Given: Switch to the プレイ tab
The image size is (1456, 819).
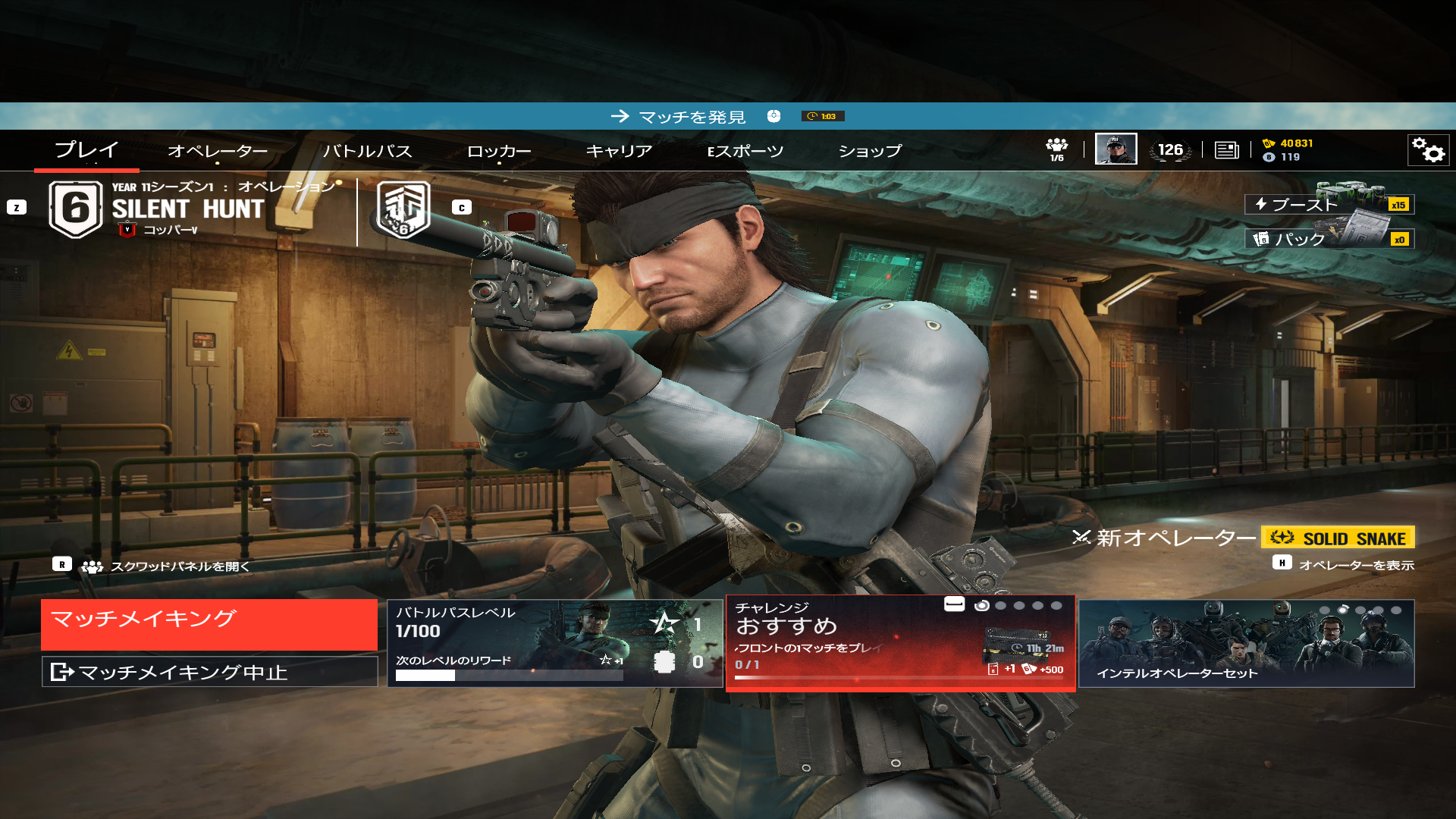Looking at the screenshot, I should click(86, 150).
